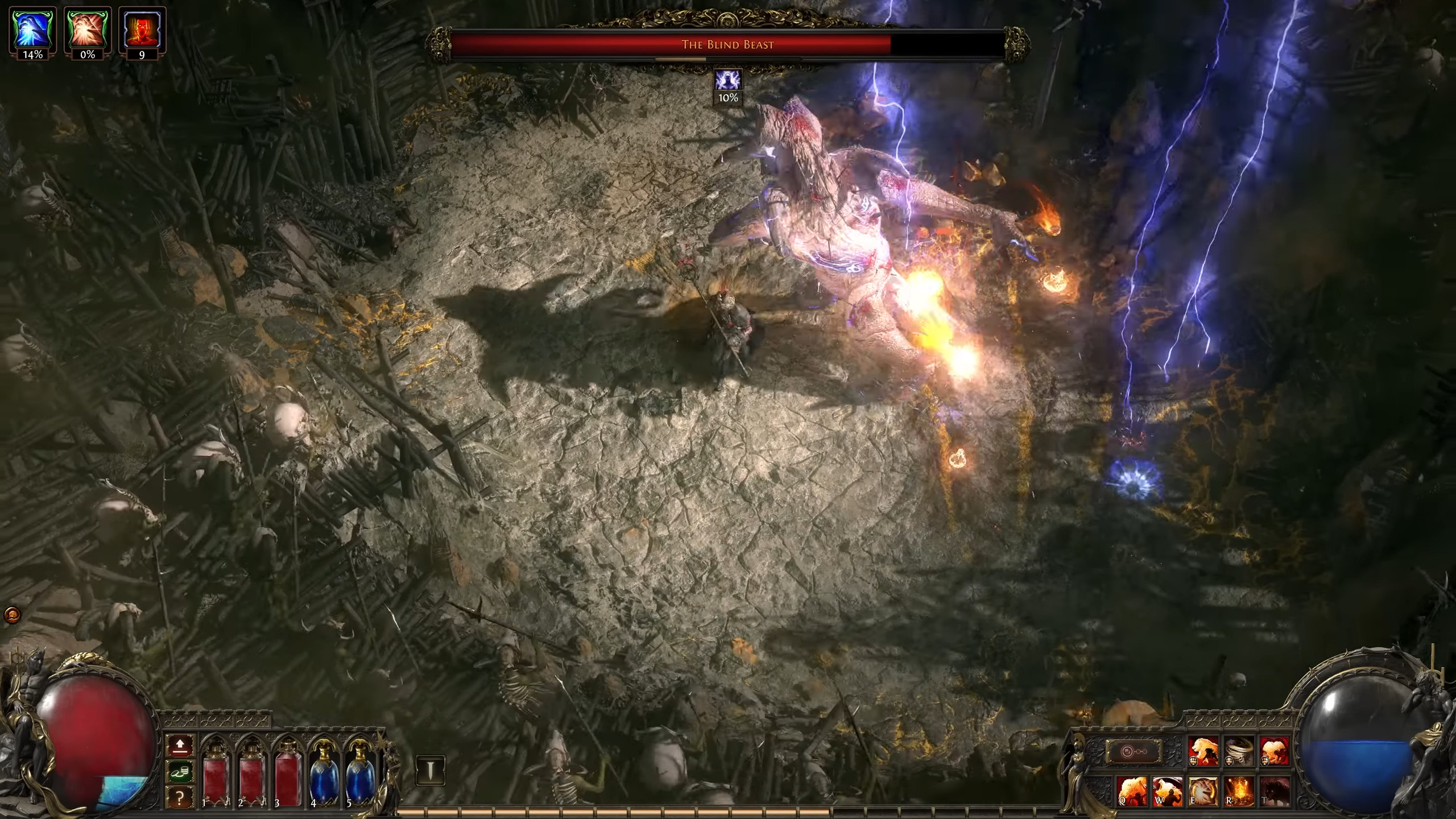Click the Q slot fire slam skill

(x=1132, y=793)
